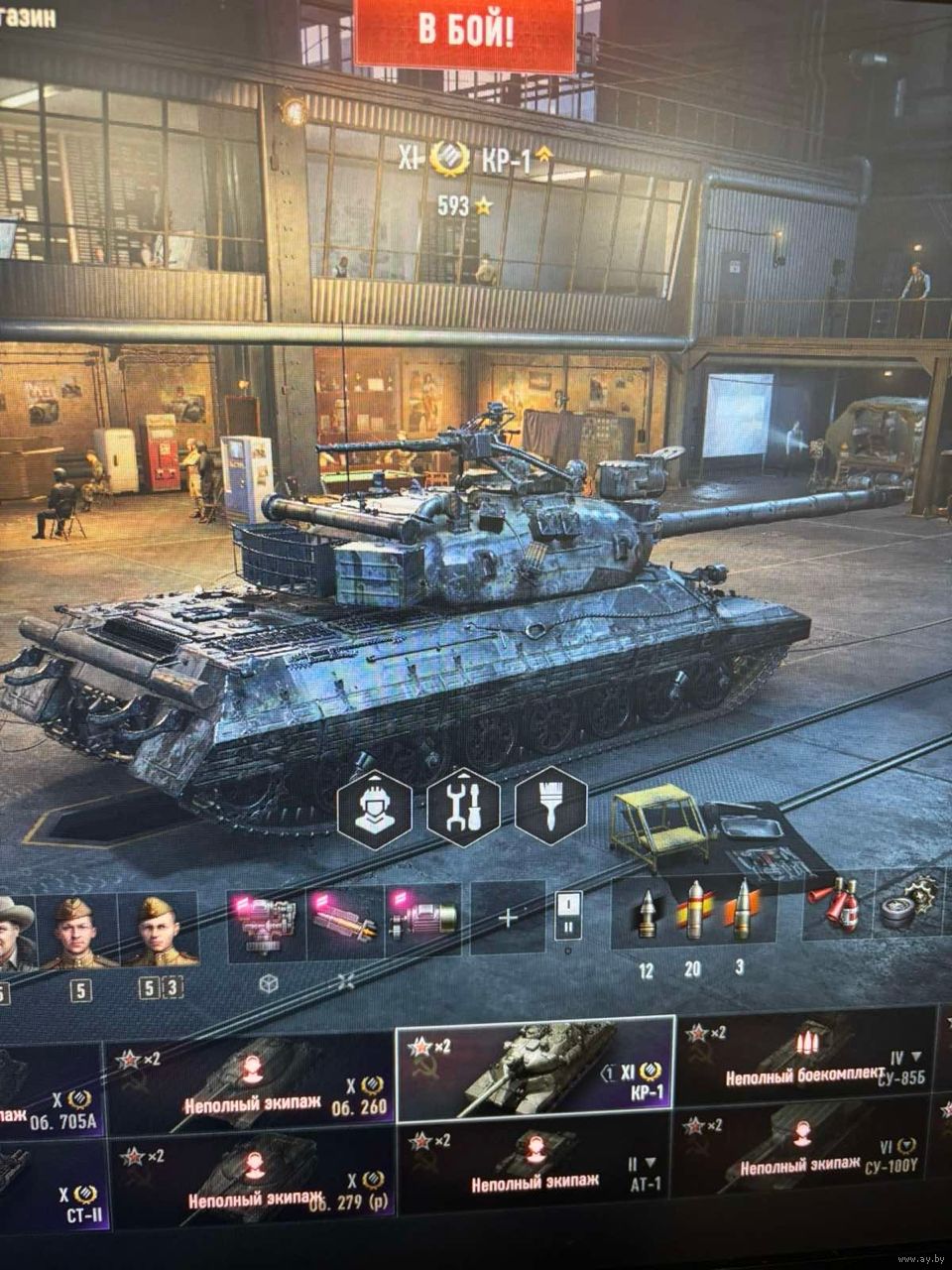Select the КР-1 tank card in carousel
Image resolution: width=952 pixels, height=1270 pixels.
[535, 1067]
